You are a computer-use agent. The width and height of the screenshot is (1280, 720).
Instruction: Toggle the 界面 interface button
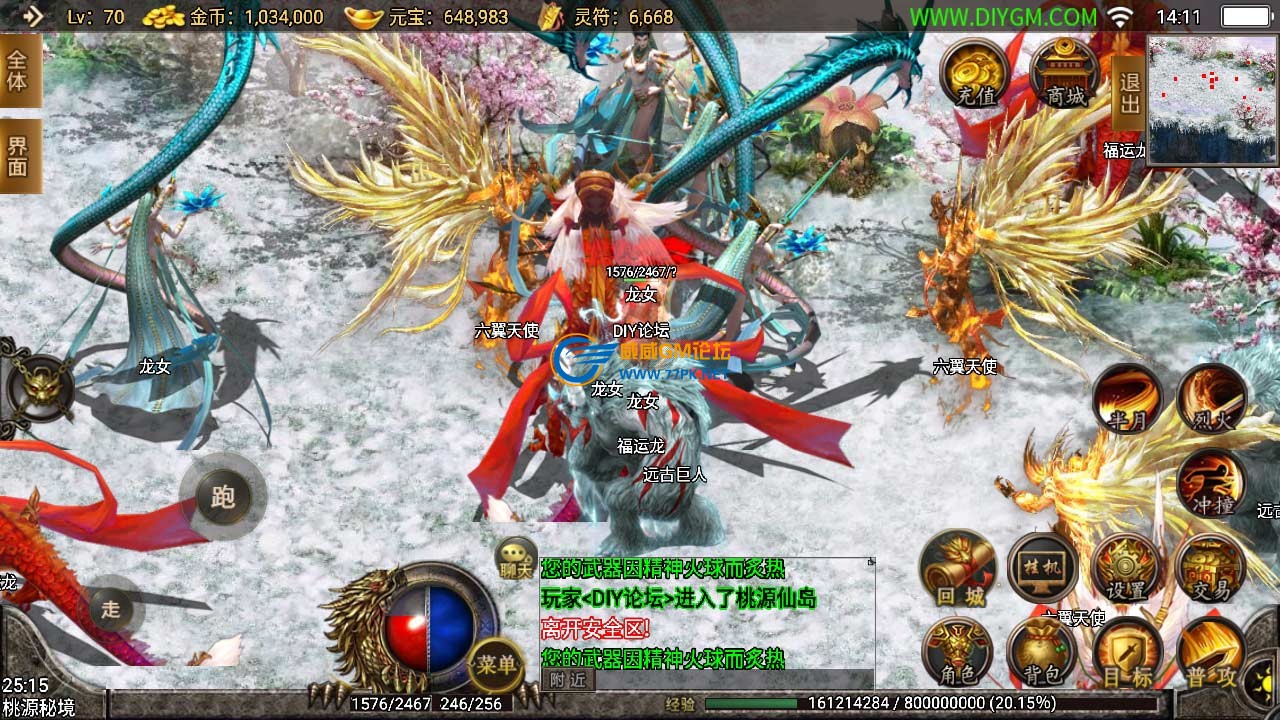18,156
